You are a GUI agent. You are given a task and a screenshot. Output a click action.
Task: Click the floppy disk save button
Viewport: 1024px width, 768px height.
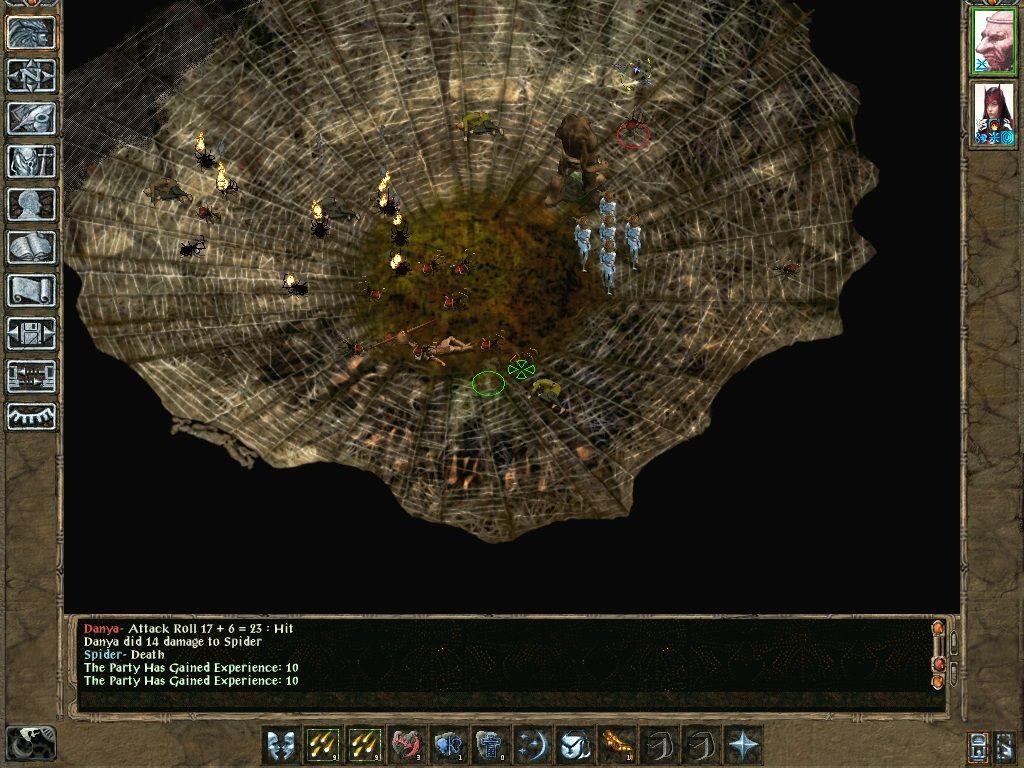pos(31,333)
